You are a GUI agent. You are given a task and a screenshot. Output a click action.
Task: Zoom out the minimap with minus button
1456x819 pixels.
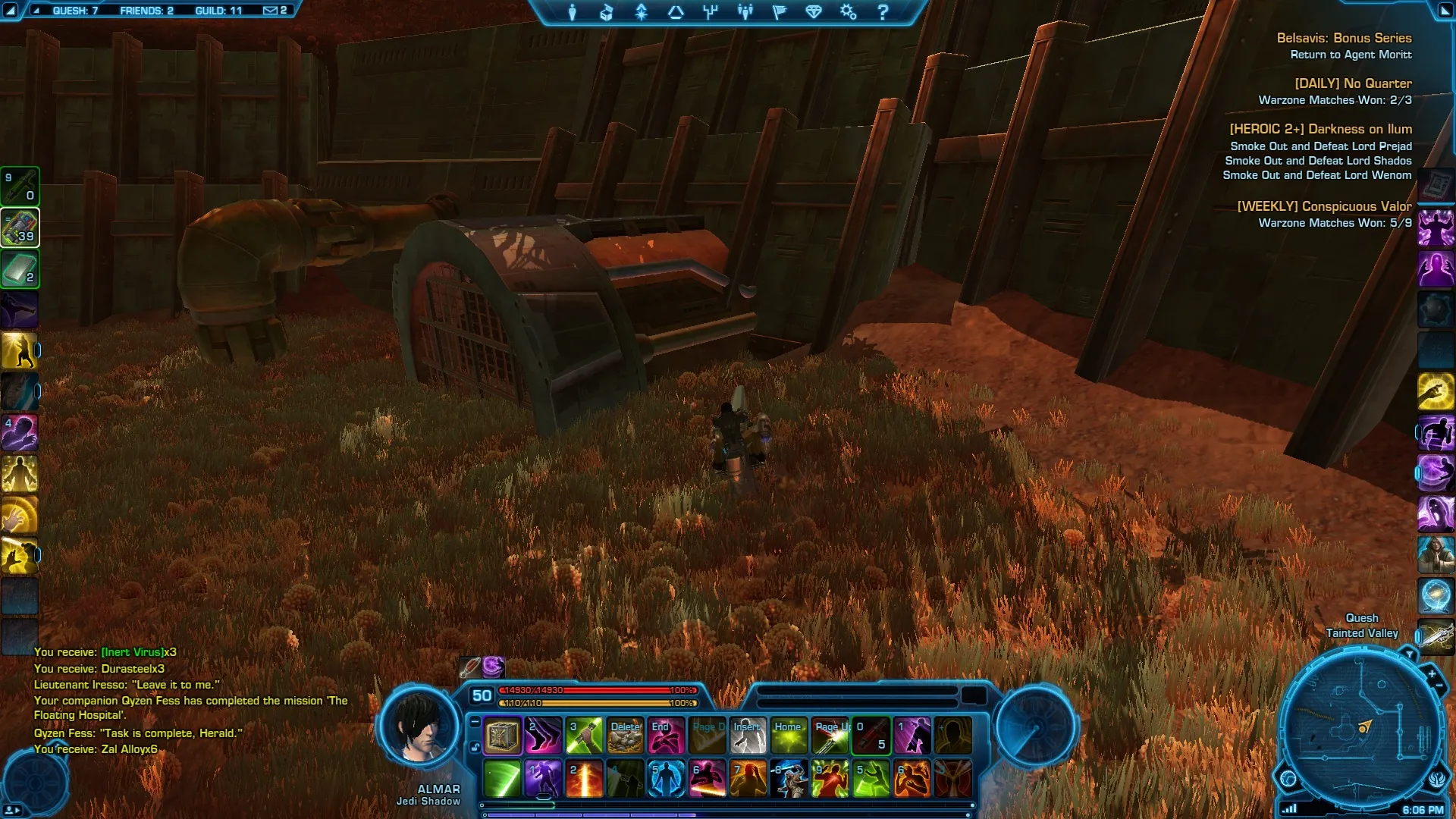(x=1439, y=686)
